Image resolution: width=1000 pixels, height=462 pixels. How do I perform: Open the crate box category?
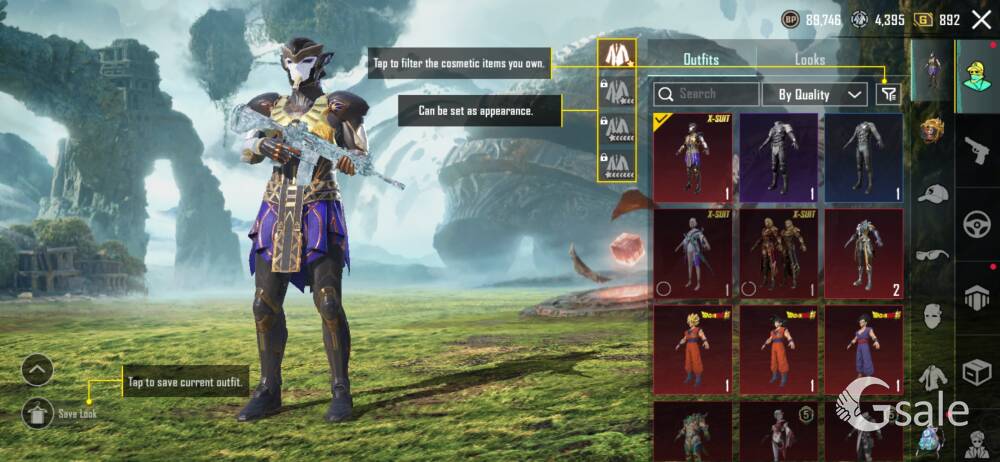coord(976,372)
